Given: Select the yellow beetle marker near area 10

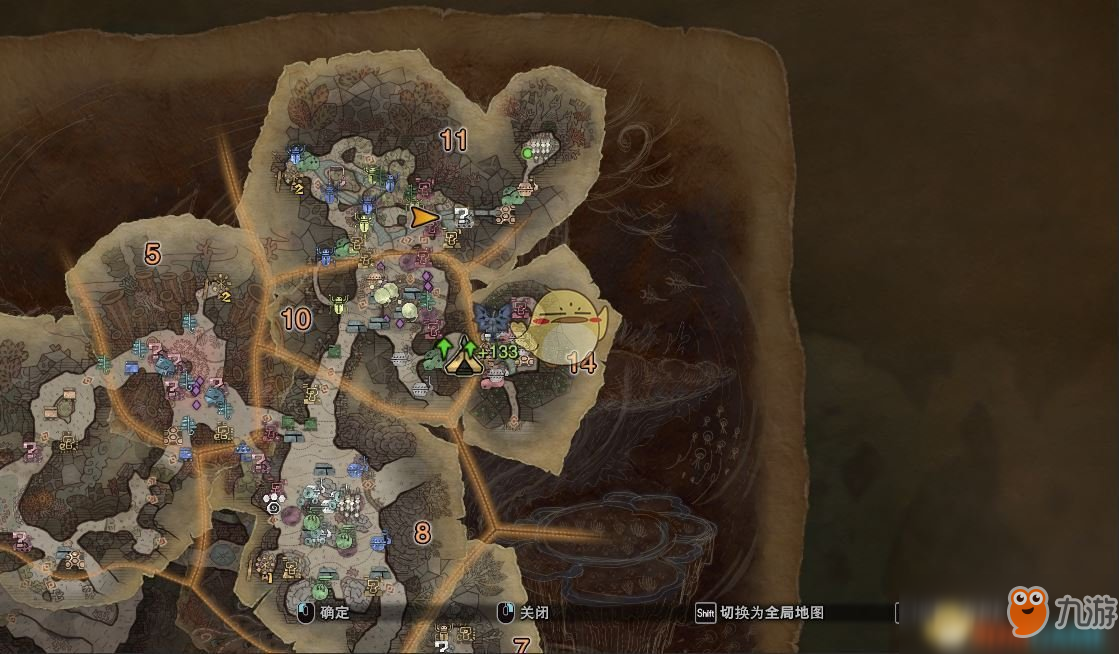Looking at the screenshot, I should [340, 302].
